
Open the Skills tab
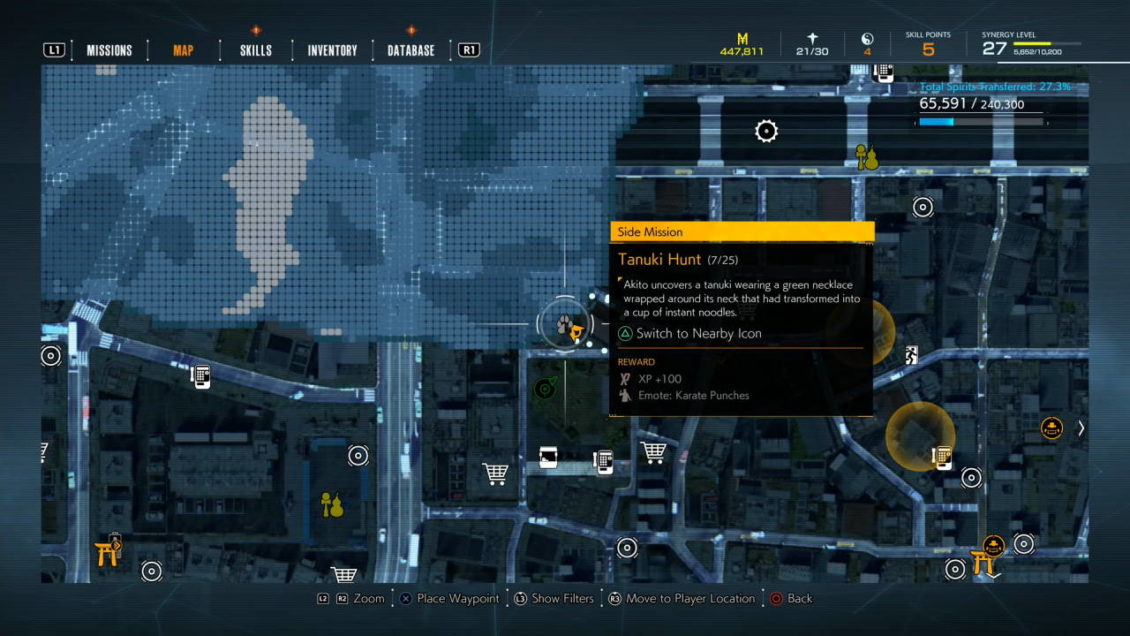(256, 50)
